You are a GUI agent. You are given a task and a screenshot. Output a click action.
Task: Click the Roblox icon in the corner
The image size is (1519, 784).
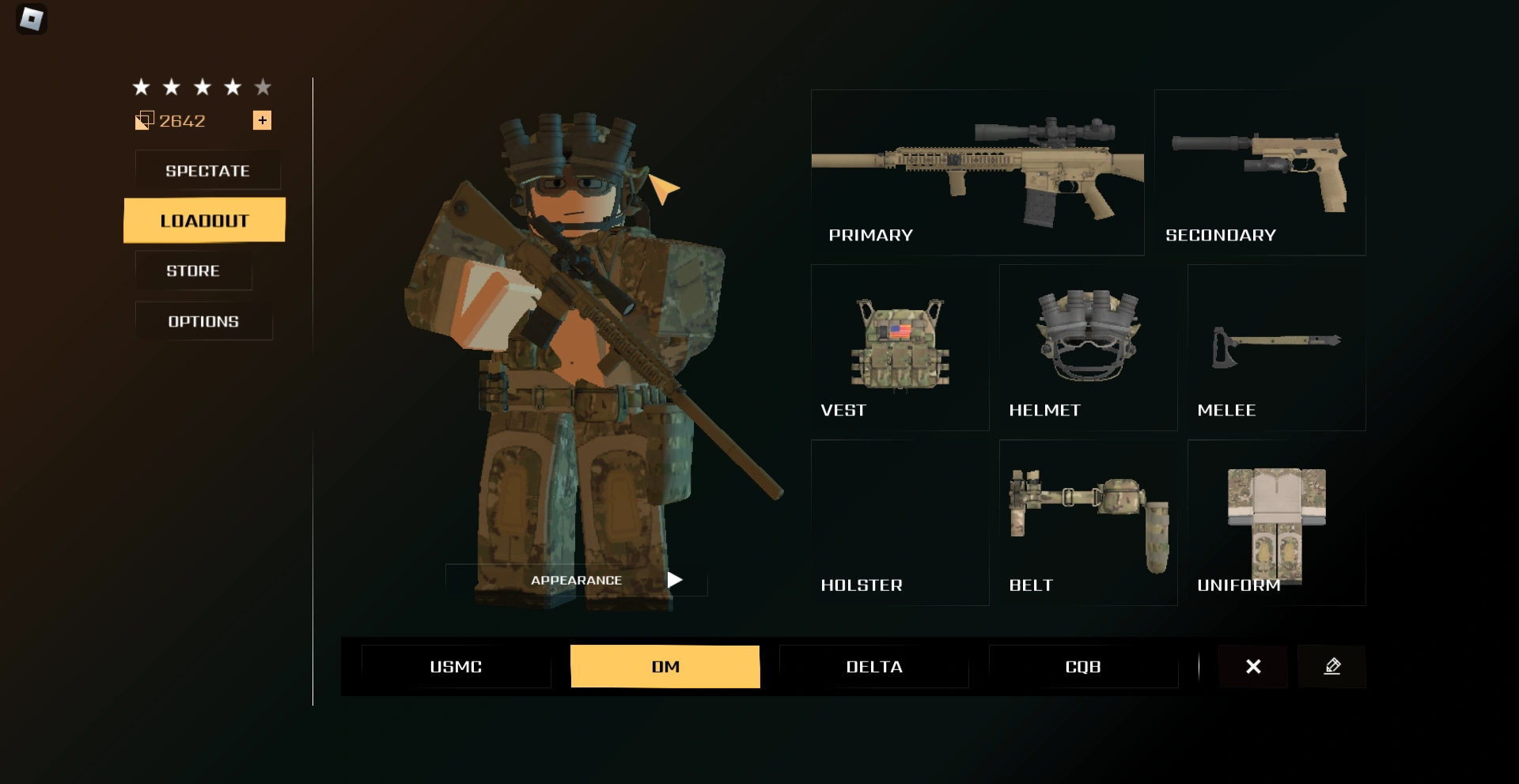click(x=30, y=19)
